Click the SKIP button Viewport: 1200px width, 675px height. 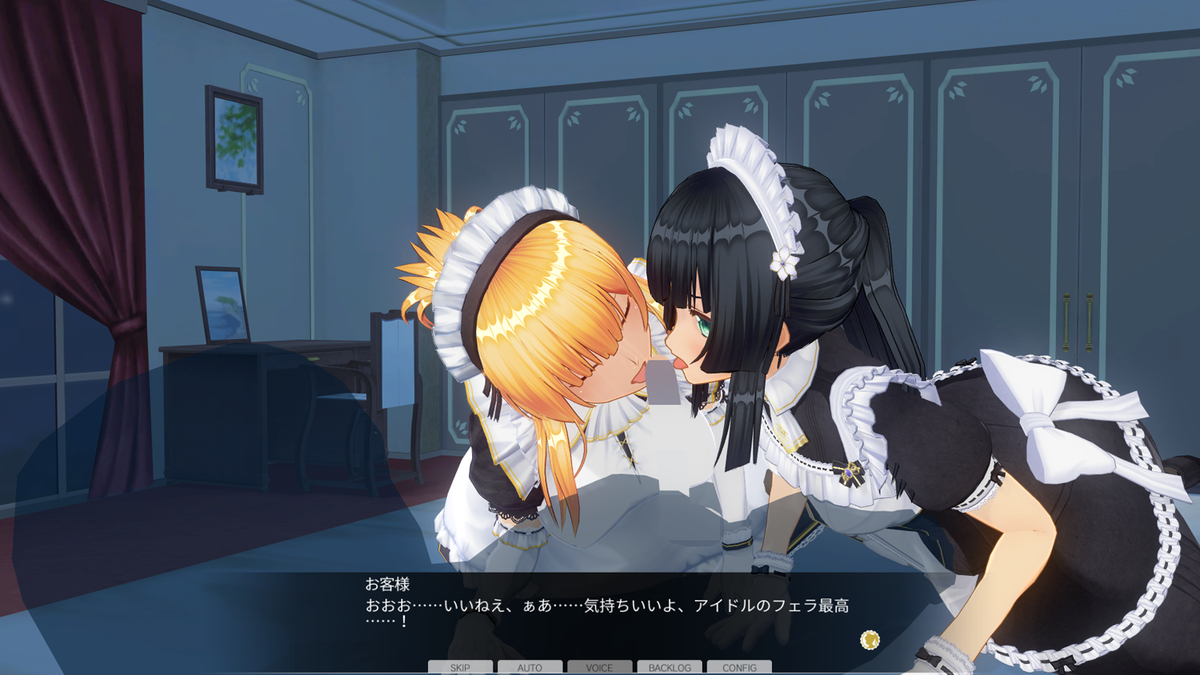pos(460,667)
